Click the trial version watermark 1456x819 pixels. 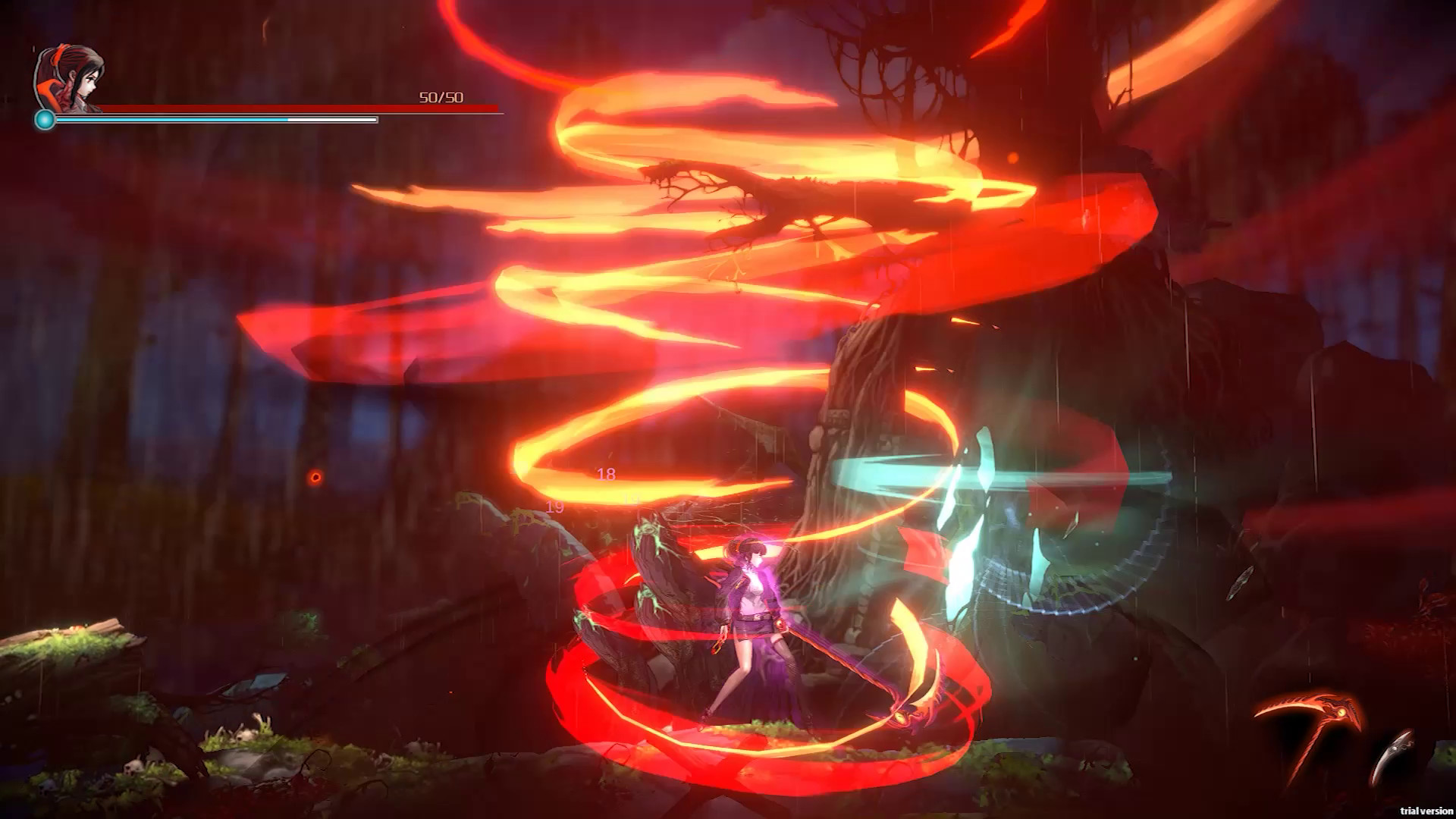[x=1426, y=810]
